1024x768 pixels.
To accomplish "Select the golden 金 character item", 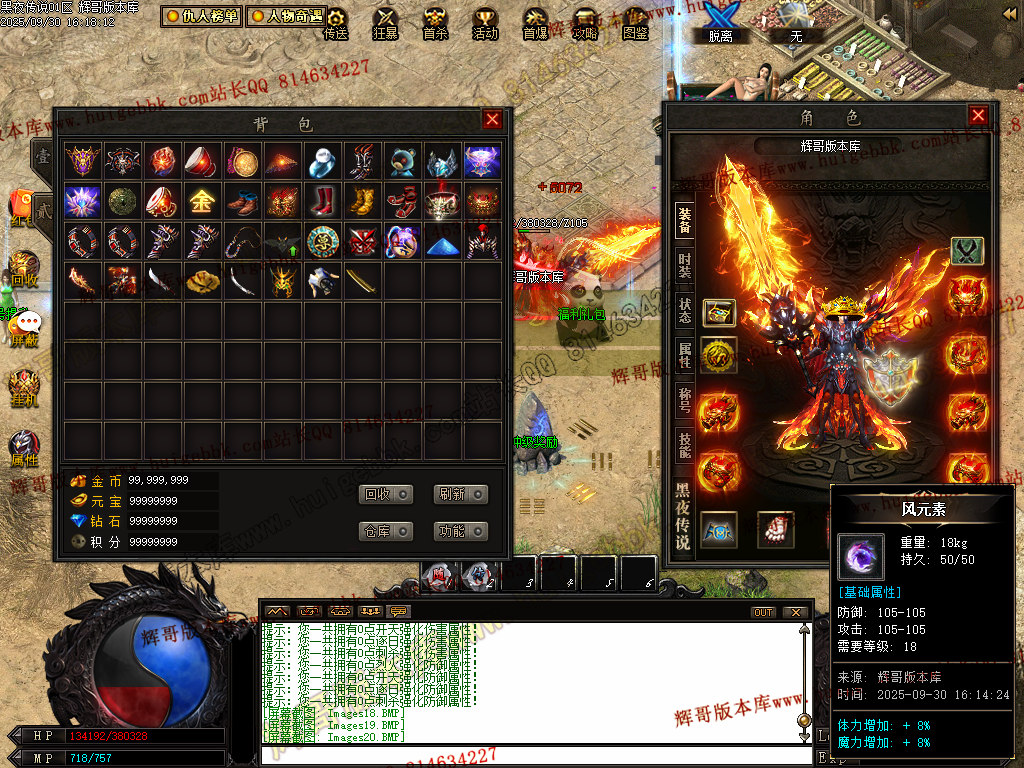I will [202, 202].
